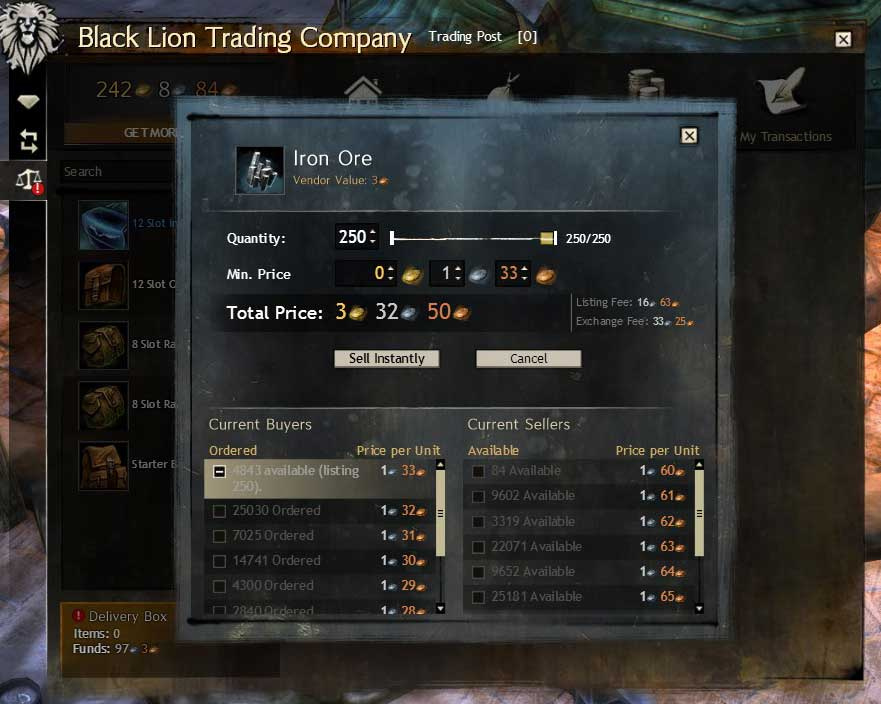Image resolution: width=881 pixels, height=704 pixels.
Task: Close the Black Lion Trading Company window
Action: pos(843,39)
